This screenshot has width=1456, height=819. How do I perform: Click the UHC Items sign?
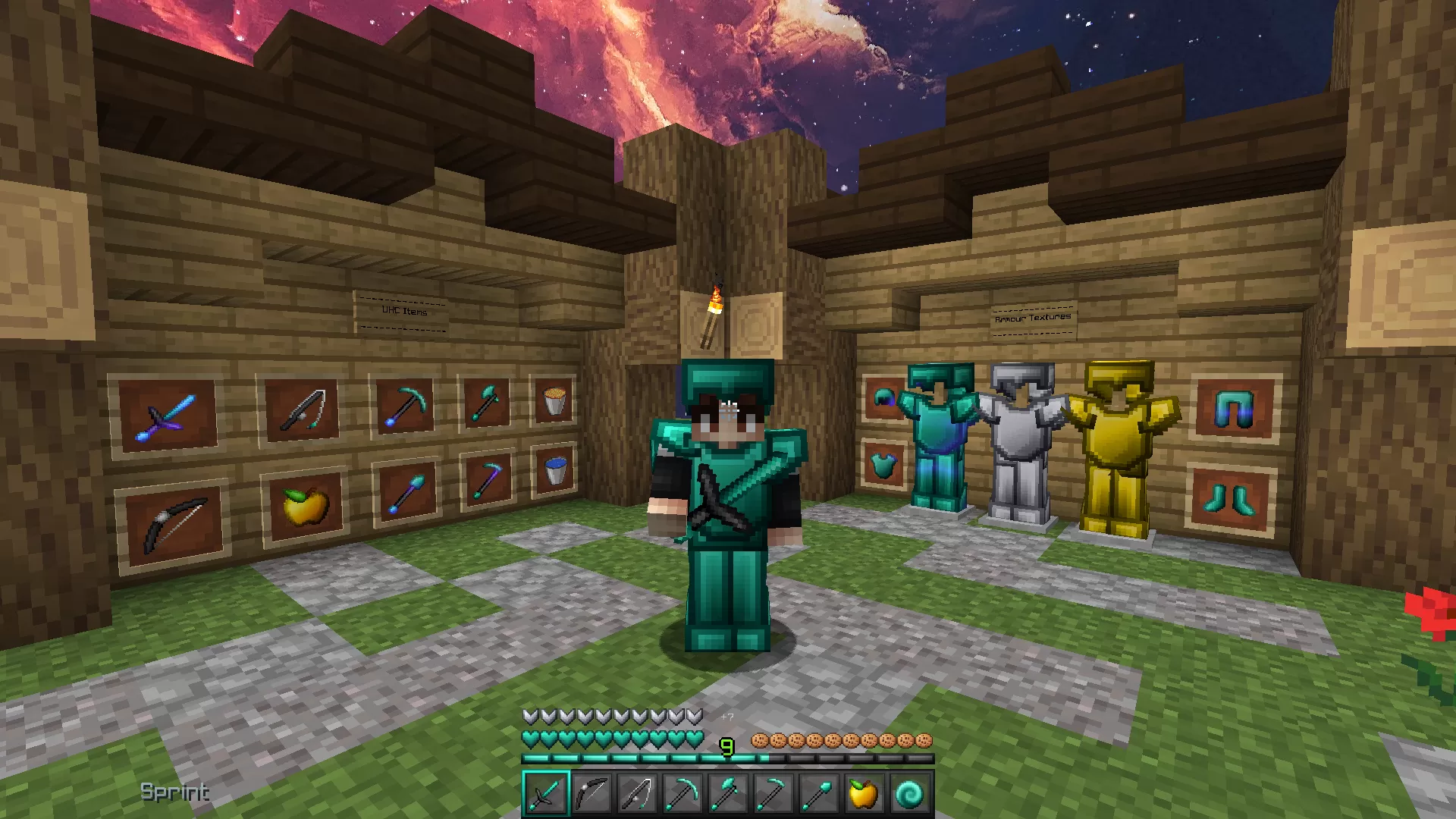point(402,309)
